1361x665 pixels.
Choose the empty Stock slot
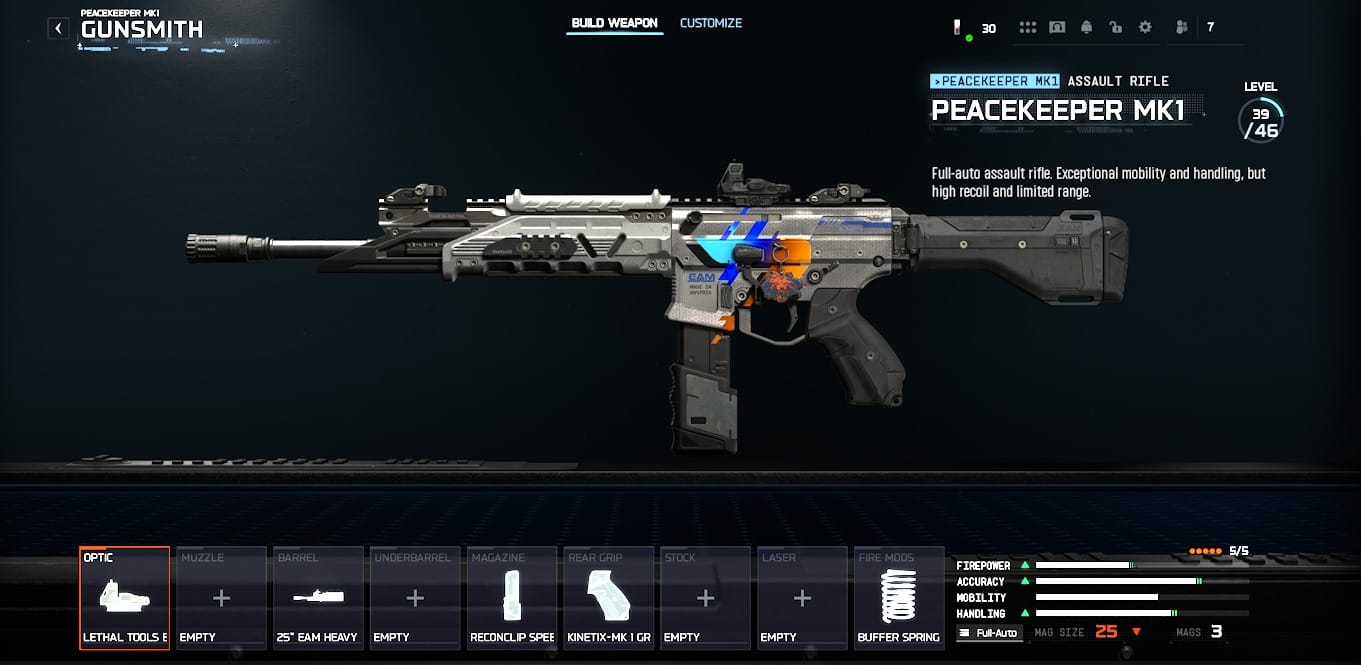[705, 598]
